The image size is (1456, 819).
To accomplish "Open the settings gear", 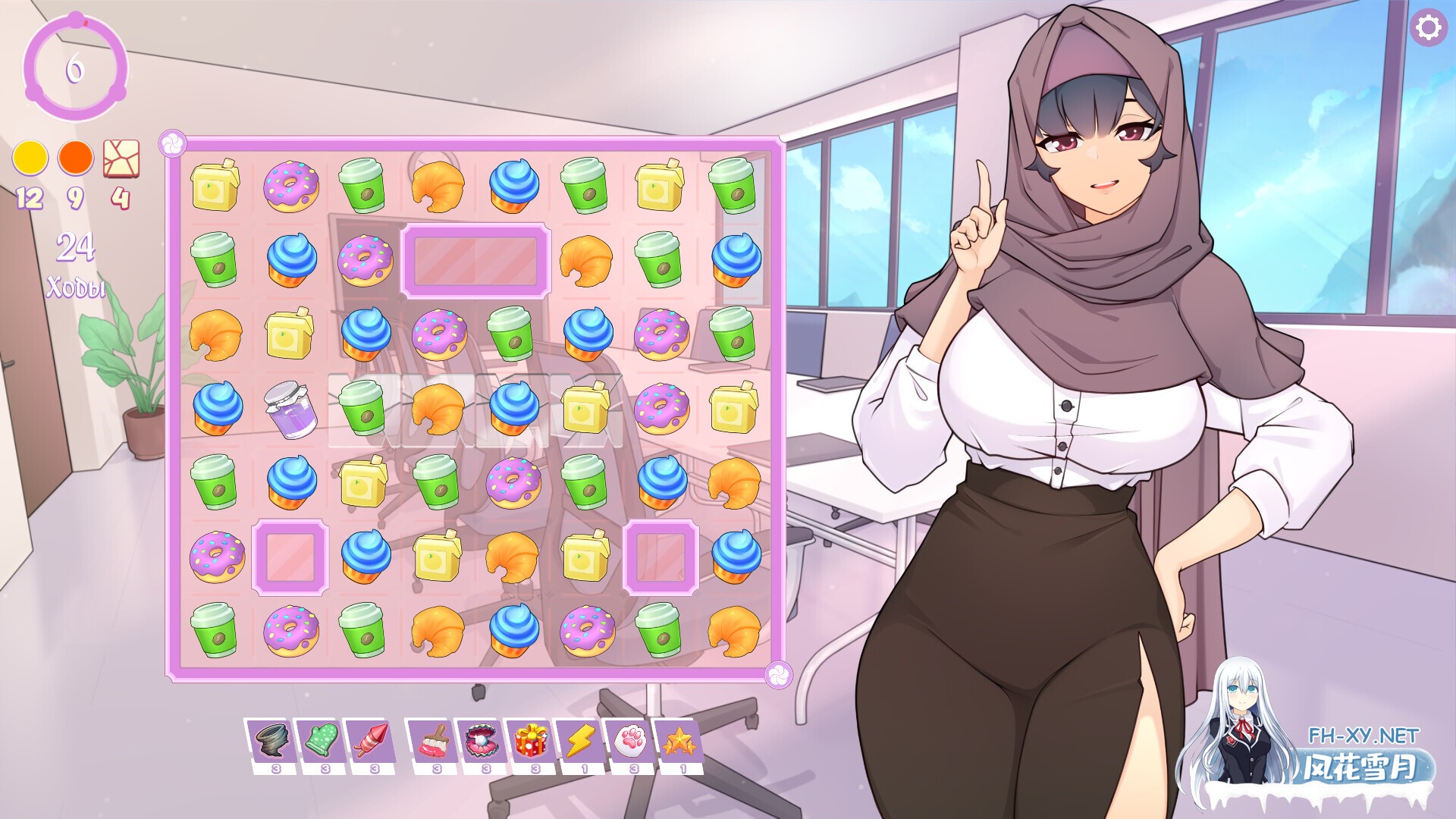I will 1429,29.
